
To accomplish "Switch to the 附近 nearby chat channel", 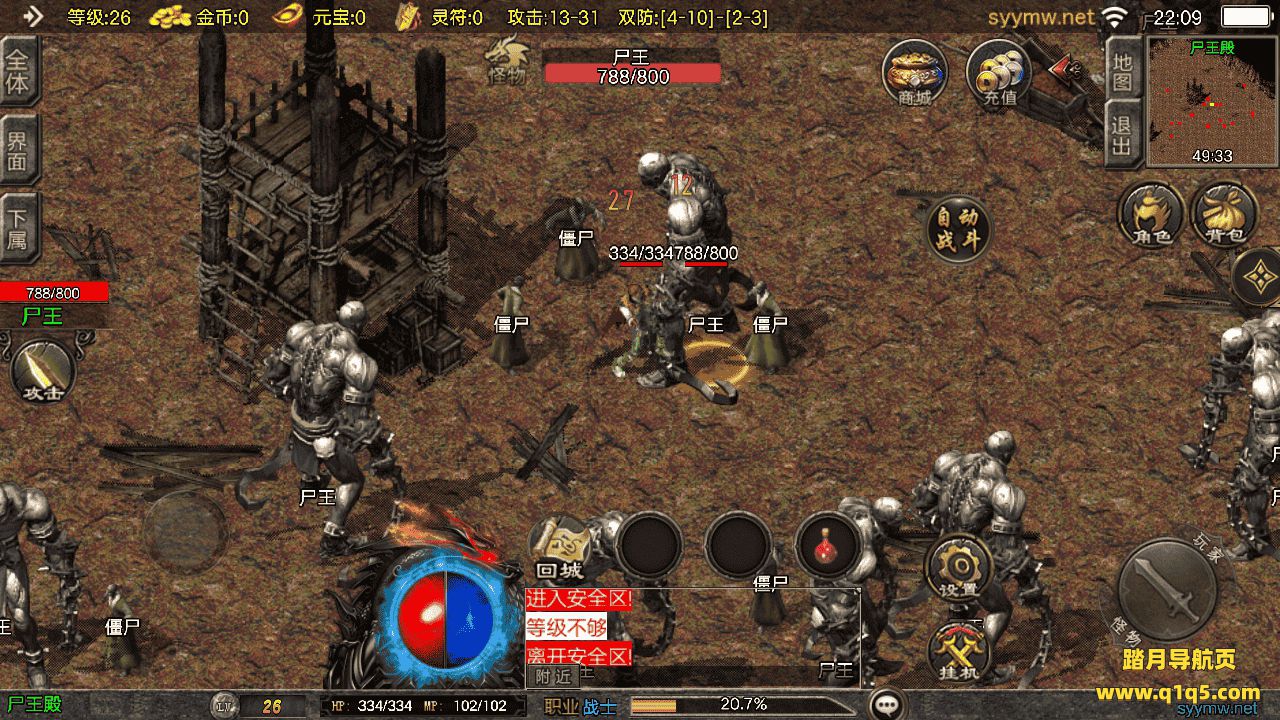I will pos(553,676).
